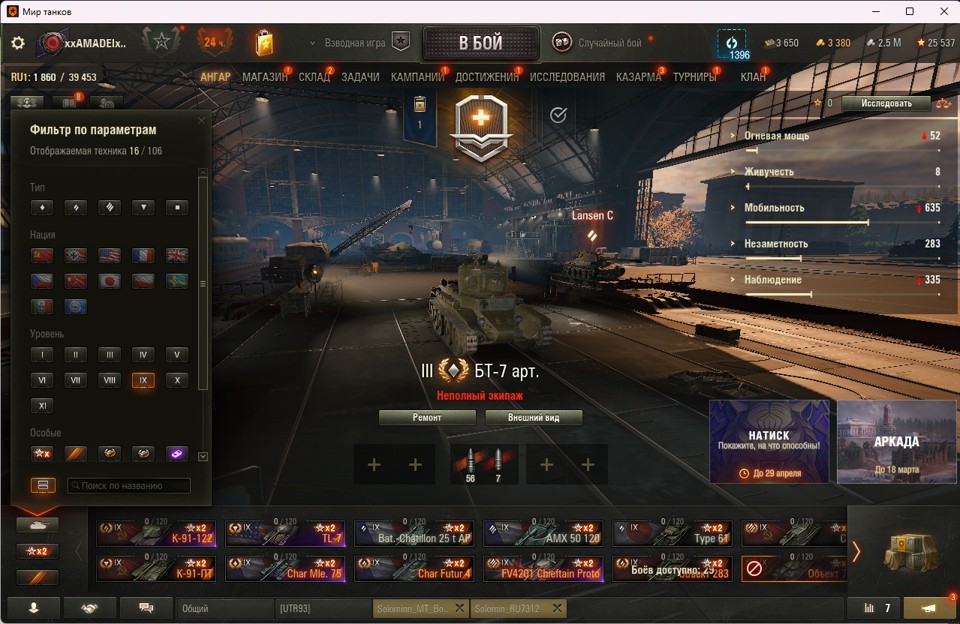Switch to the МАГАЗИН tab

[265, 77]
